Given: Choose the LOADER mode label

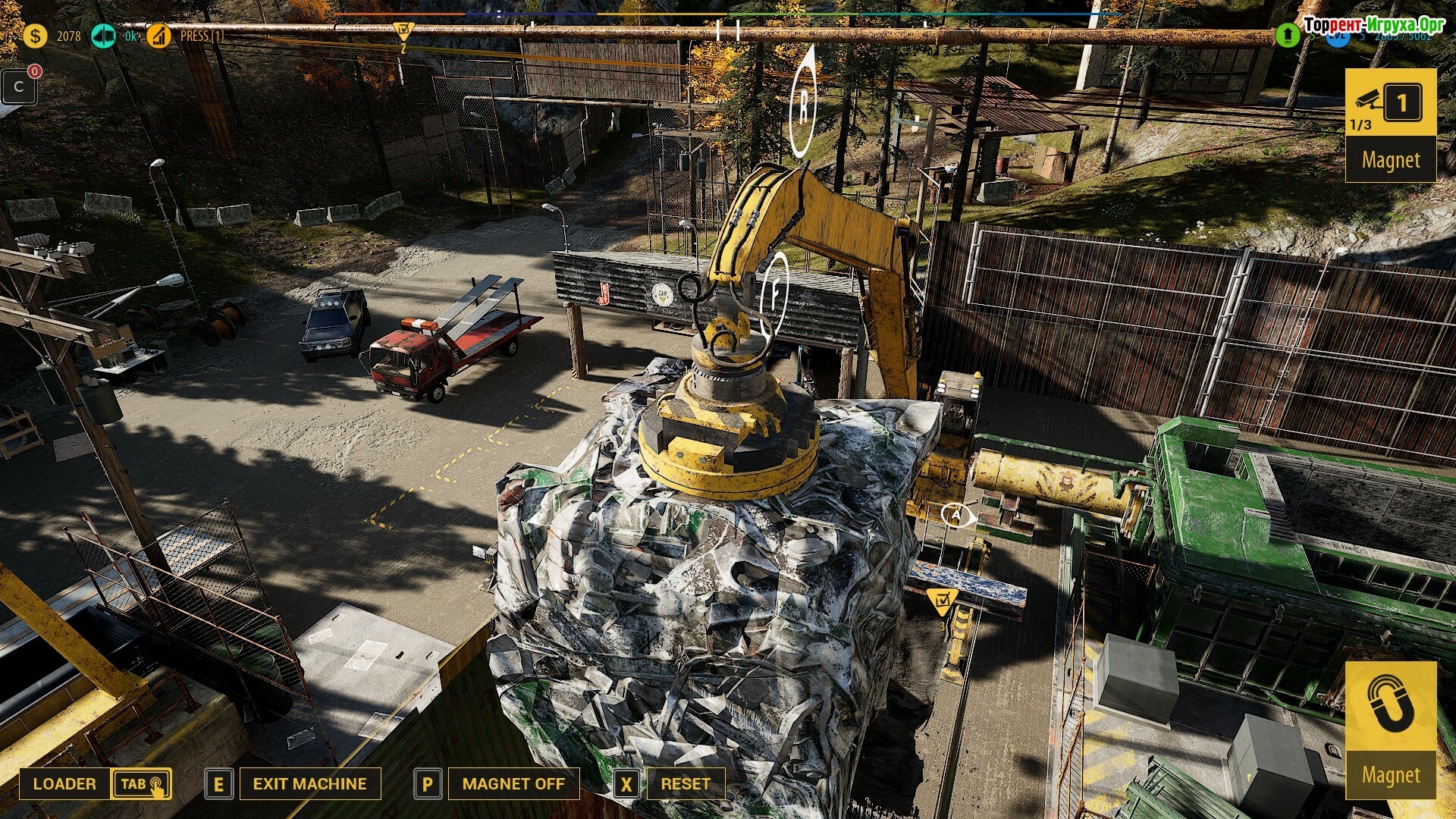Looking at the screenshot, I should (64, 783).
